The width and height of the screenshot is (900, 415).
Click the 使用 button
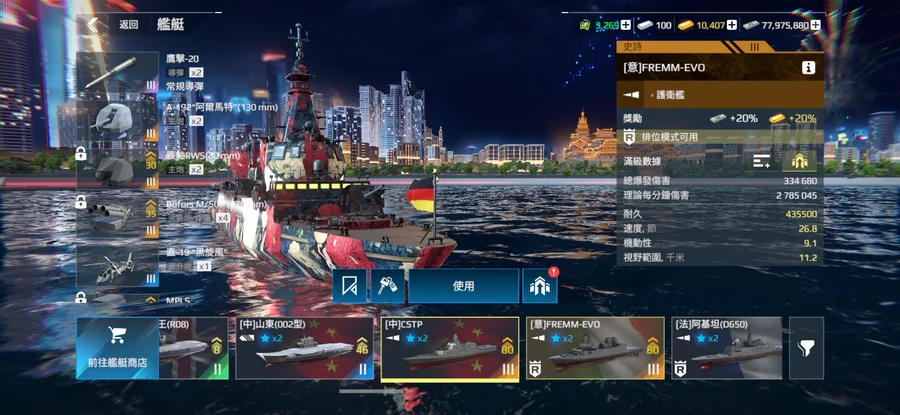point(463,286)
